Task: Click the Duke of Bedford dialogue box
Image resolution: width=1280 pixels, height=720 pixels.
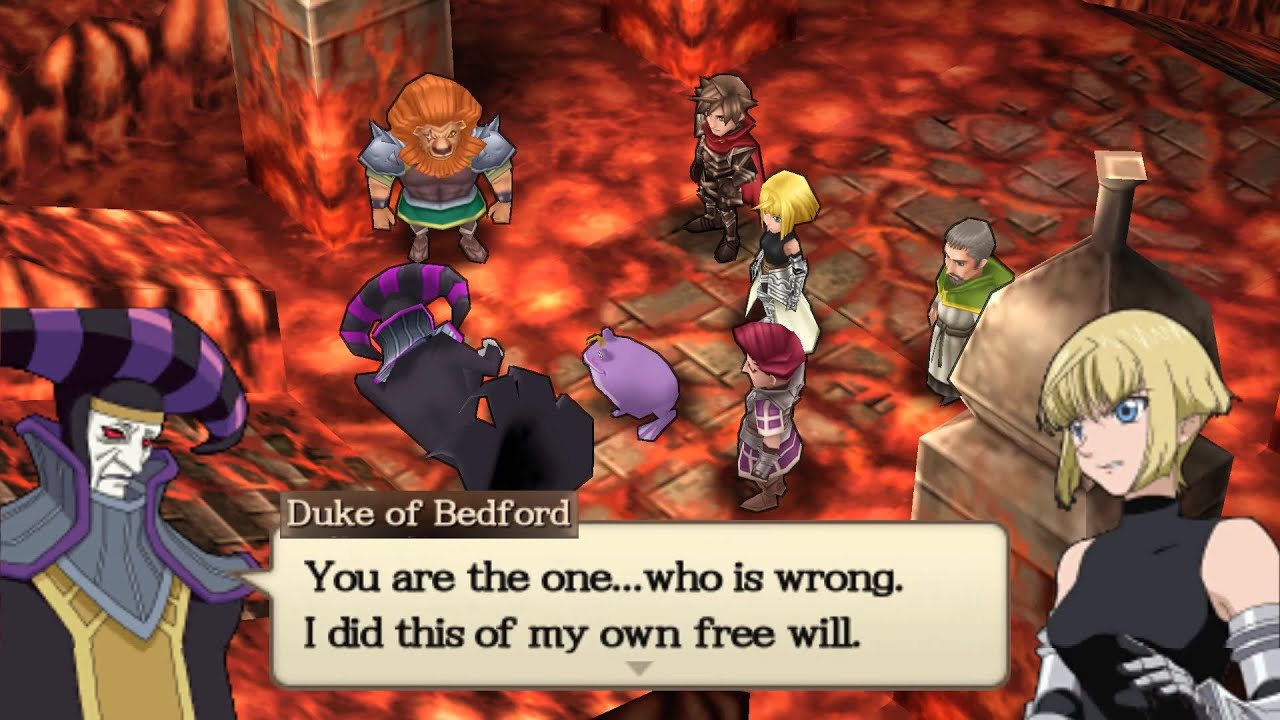Action: pyautogui.click(x=640, y=605)
